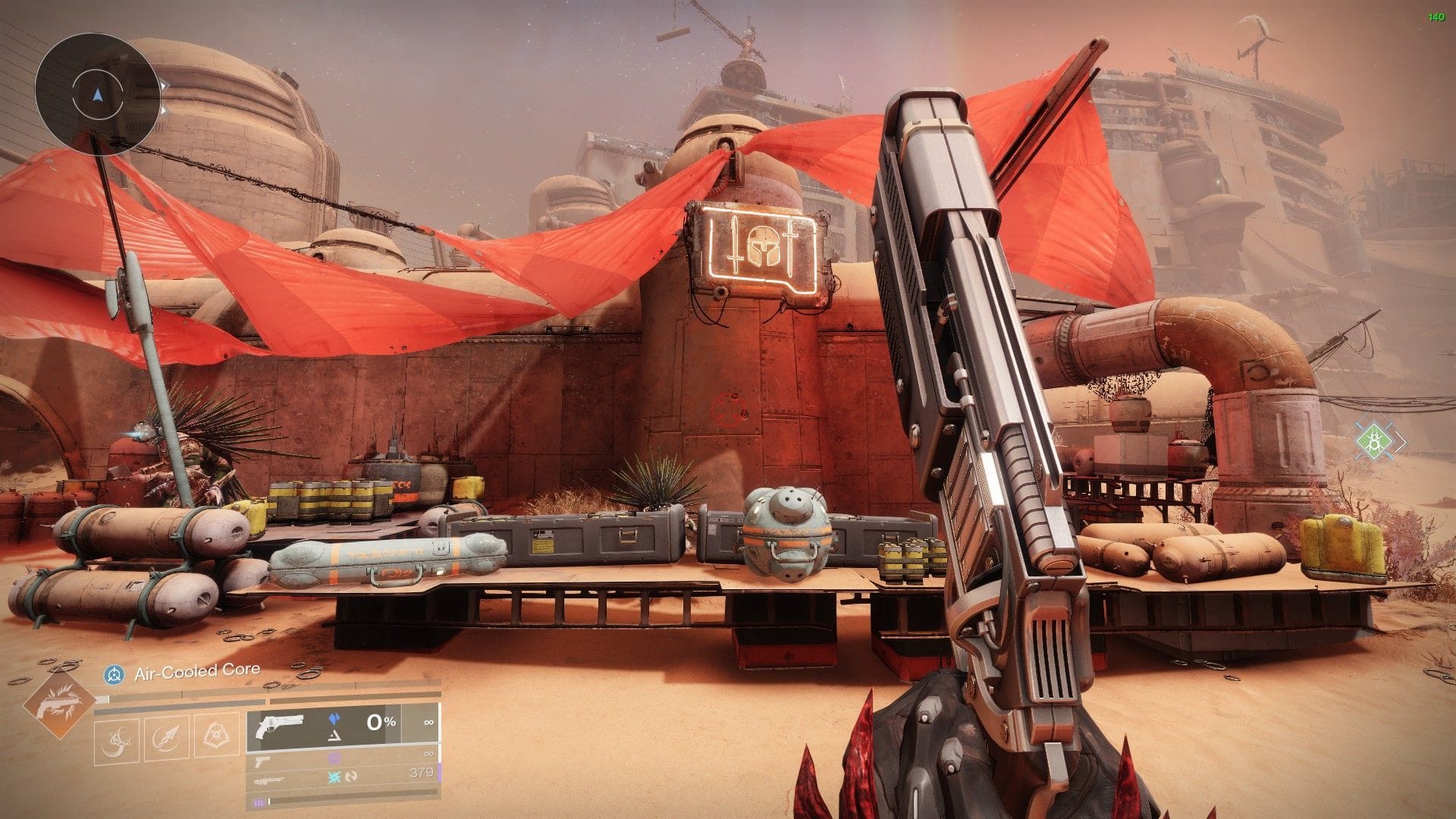Open the triangle perk indicator under the ammo counter
This screenshot has width=1456, height=819.
pos(334,736)
